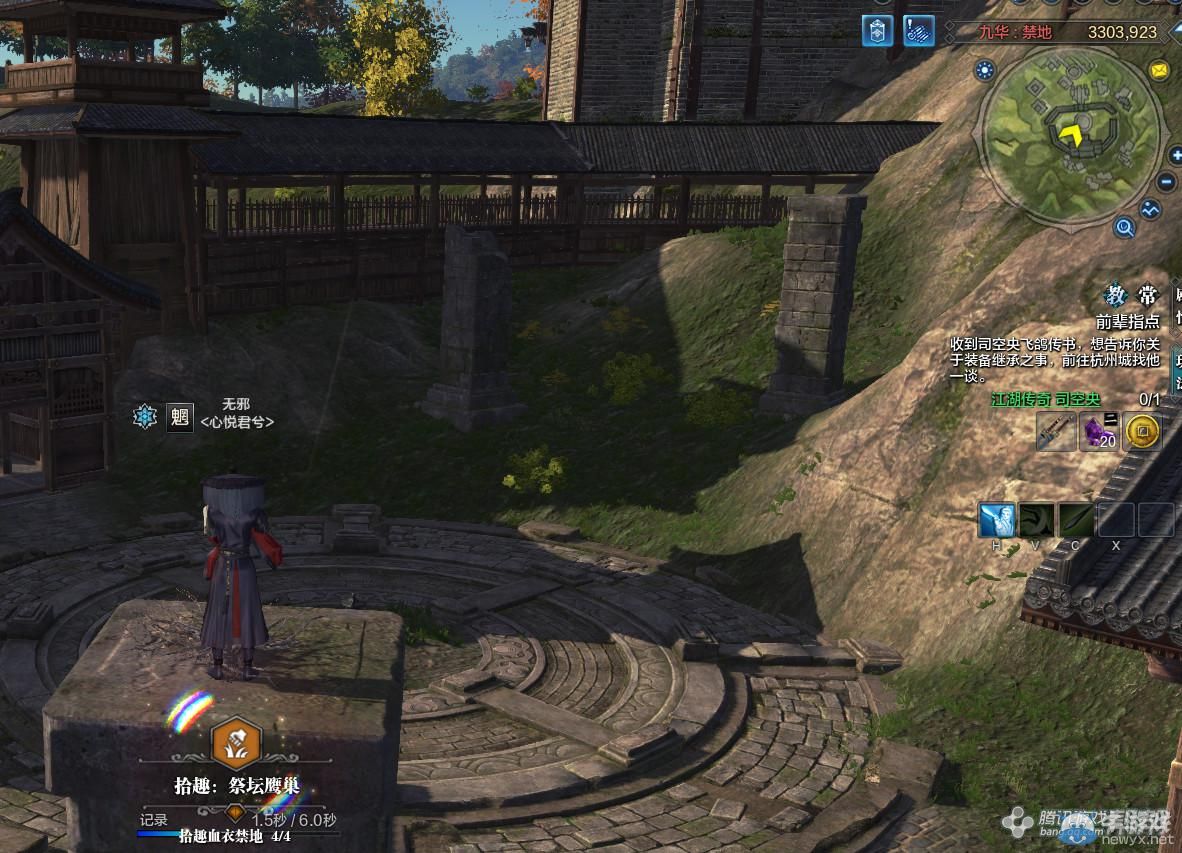Open the yellow mail envelope icon
Screen dimensions: 1182x853
1158,70
